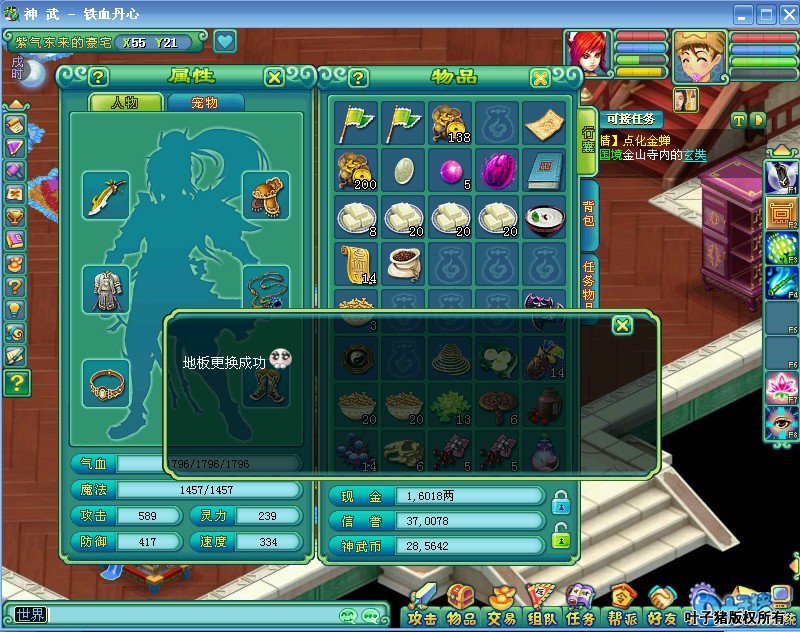Select the 人物 character tab
The image size is (800, 632).
tap(126, 102)
